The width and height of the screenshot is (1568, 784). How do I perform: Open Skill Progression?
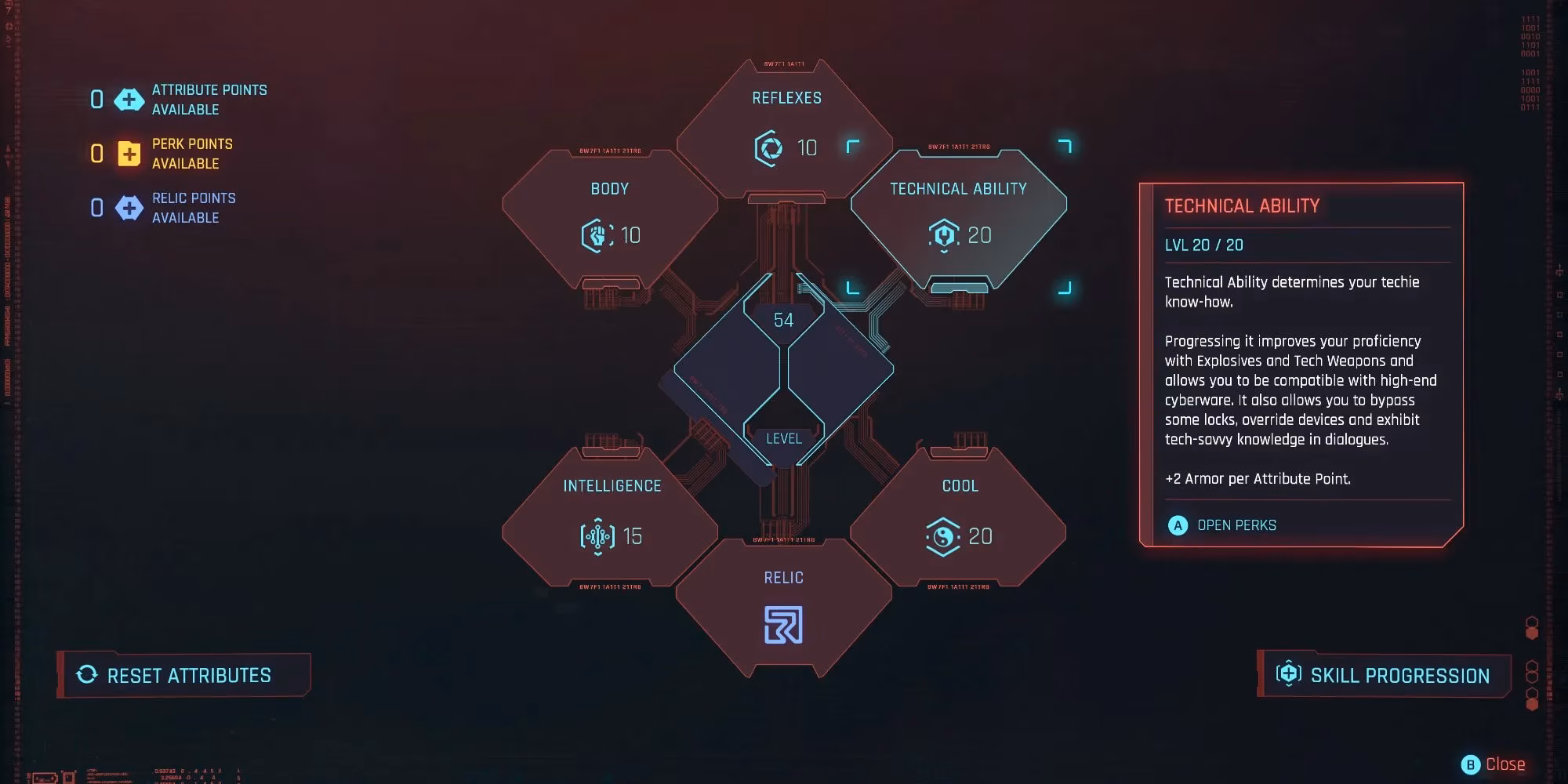tap(1384, 675)
